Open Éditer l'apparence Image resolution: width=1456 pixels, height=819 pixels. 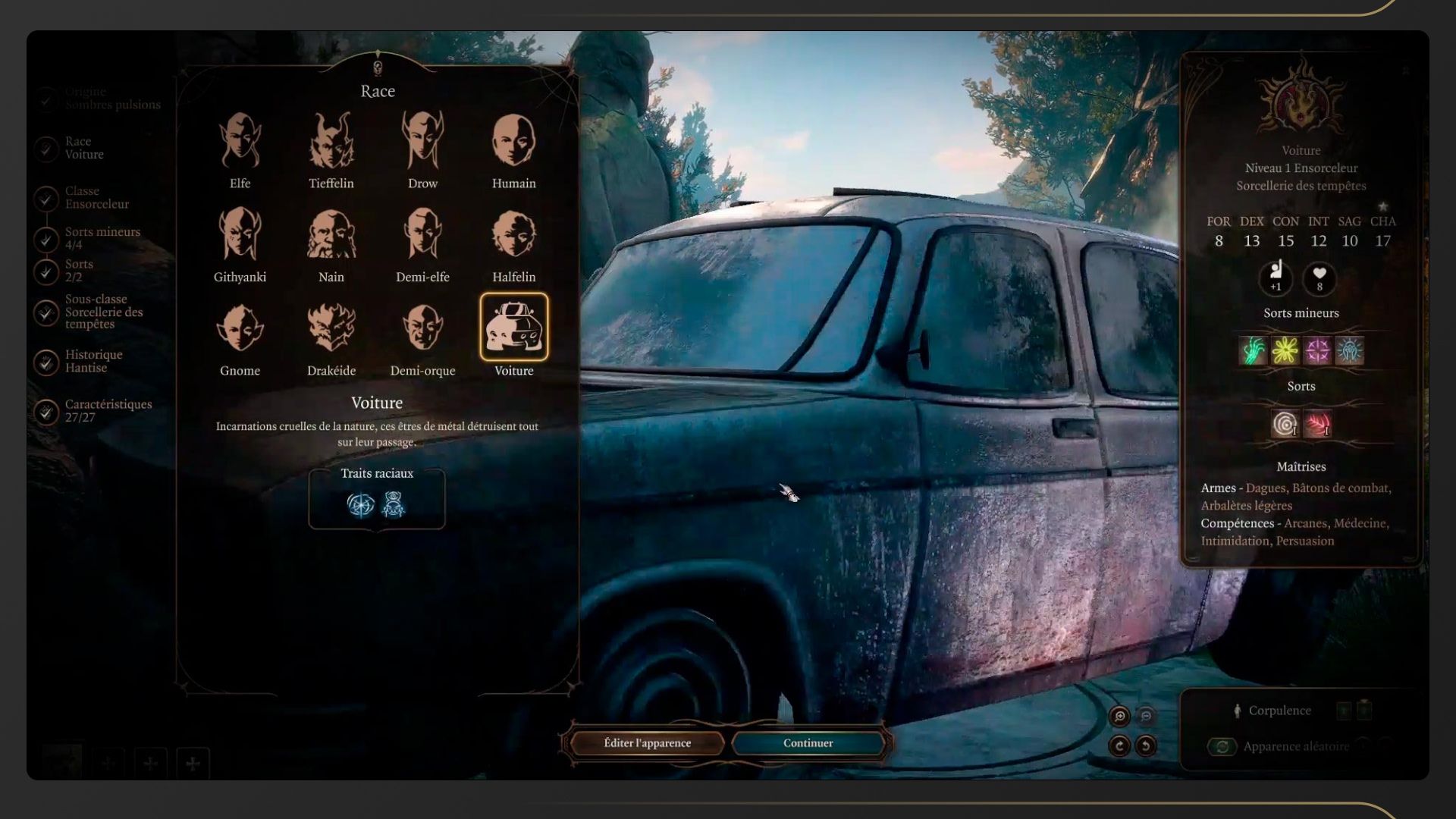click(x=647, y=743)
